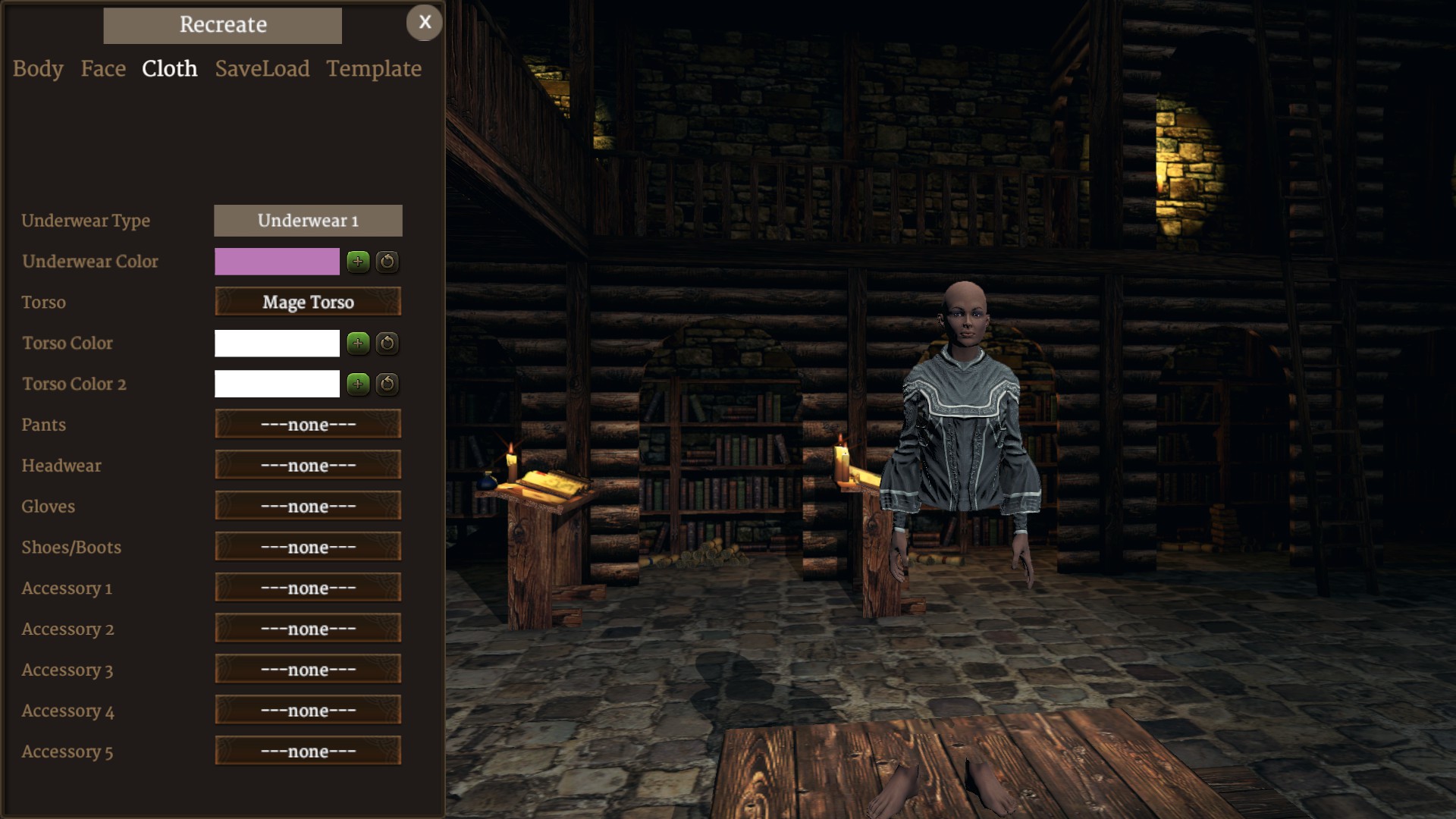Viewport: 1456px width, 819px height.
Task: Set Accessory 1 slot
Action: [308, 588]
